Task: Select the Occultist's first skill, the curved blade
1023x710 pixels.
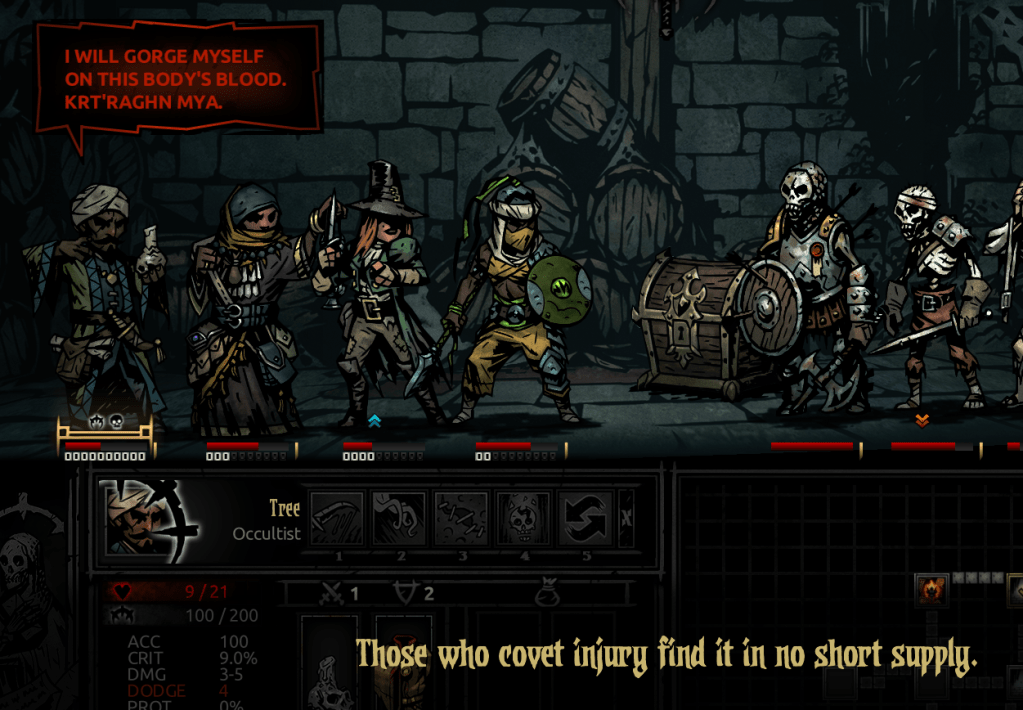Action: tap(338, 518)
